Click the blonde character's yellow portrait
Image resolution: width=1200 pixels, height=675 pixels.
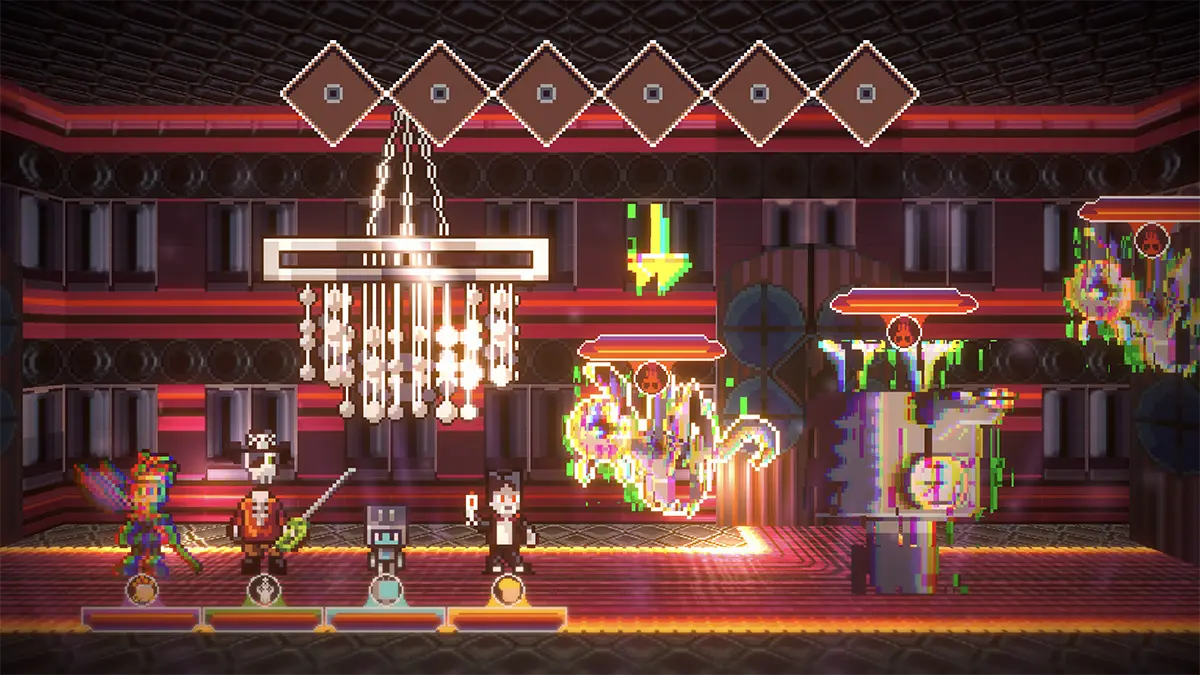[508, 590]
